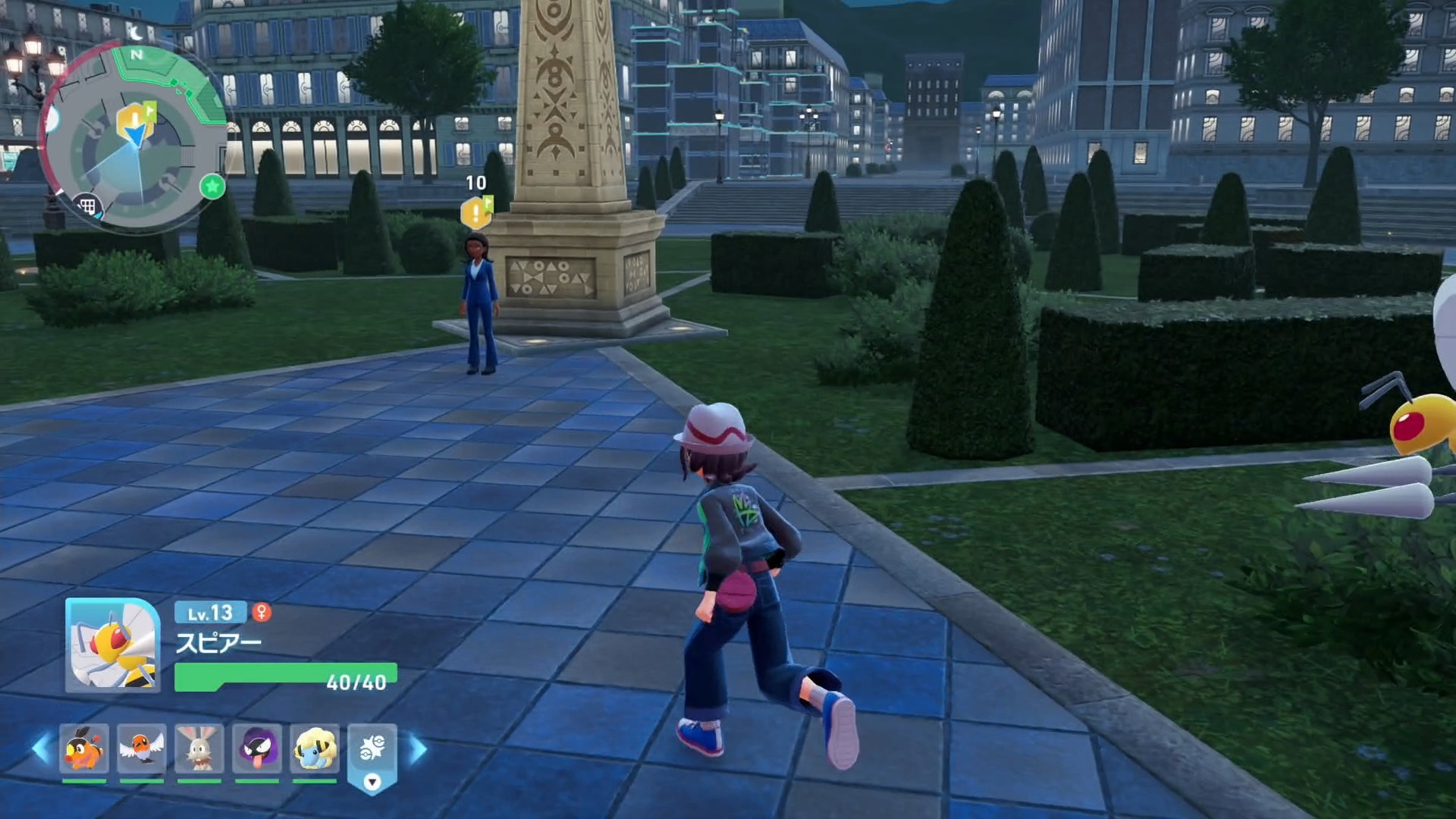Switch to Fletchling in the party bar

(142, 748)
